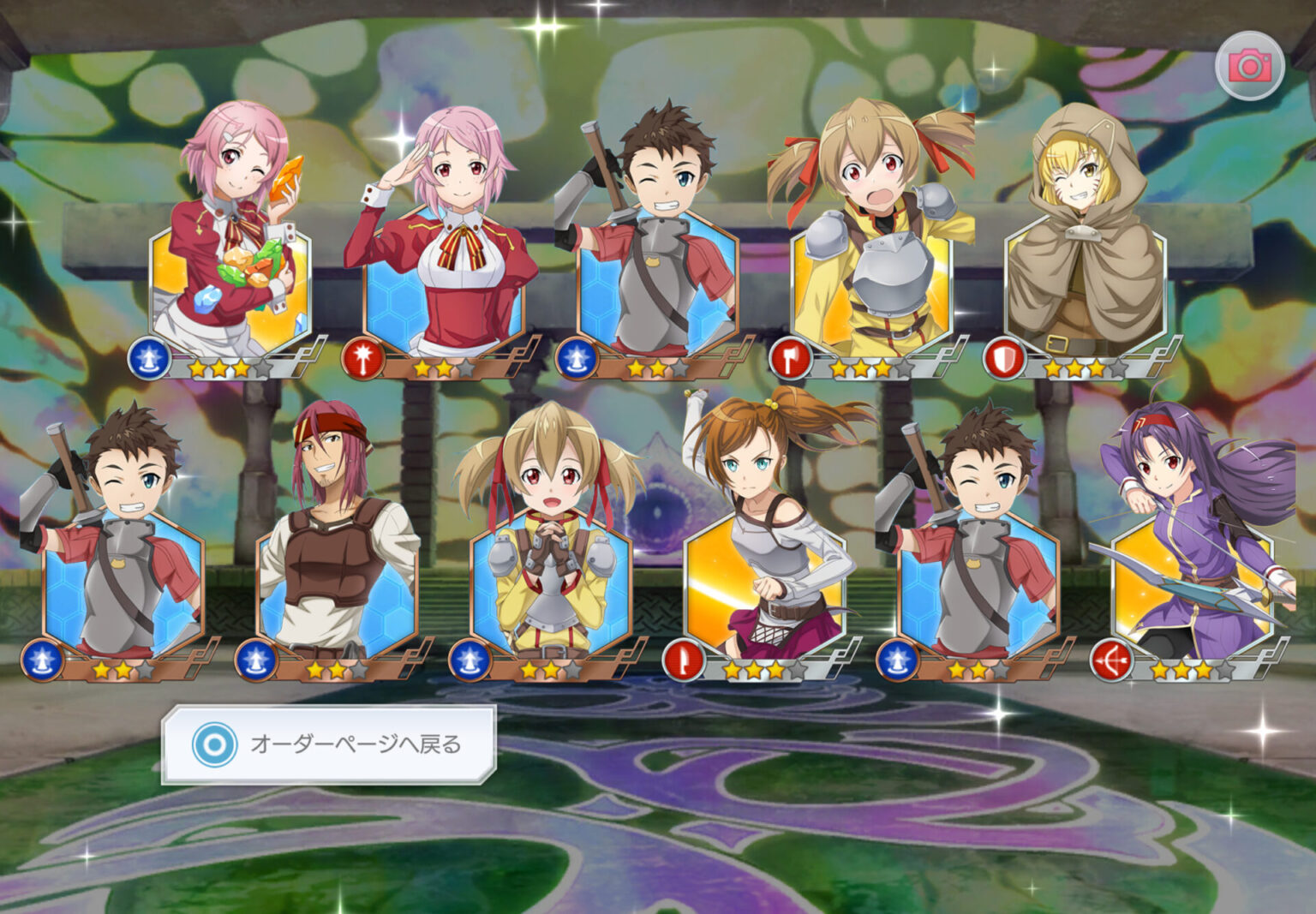Viewport: 1316px width, 914px height.
Task: Choose the saluting pink-haired girl card
Action: coord(444,257)
